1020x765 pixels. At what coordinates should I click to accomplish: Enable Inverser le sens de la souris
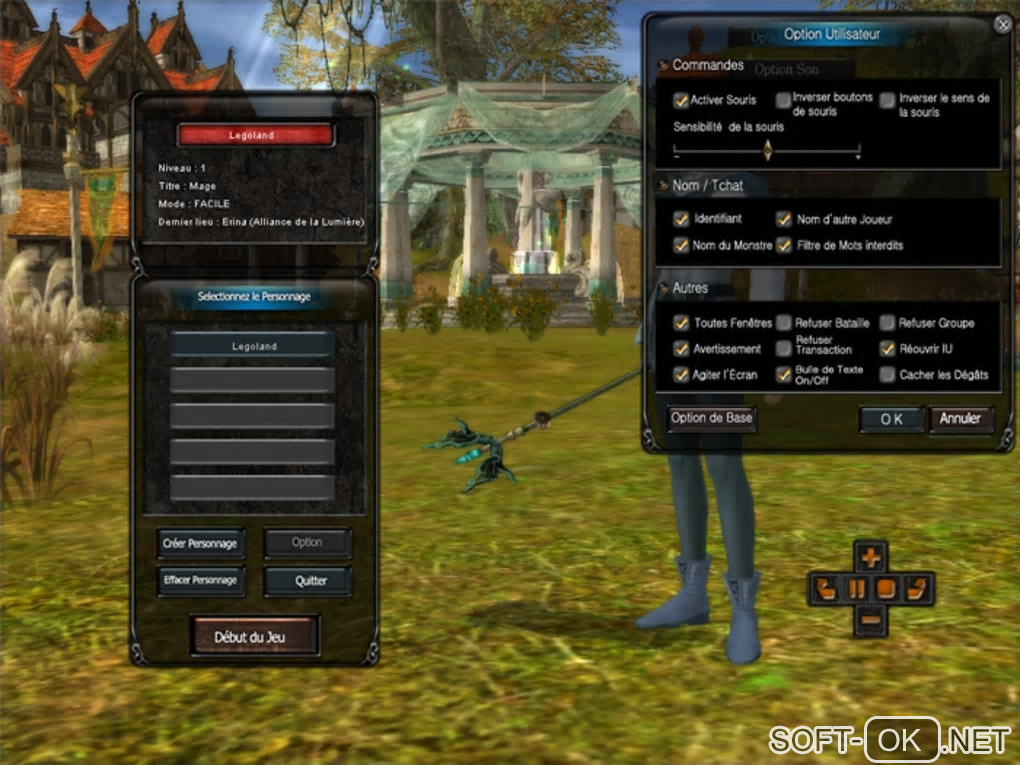[x=888, y=100]
